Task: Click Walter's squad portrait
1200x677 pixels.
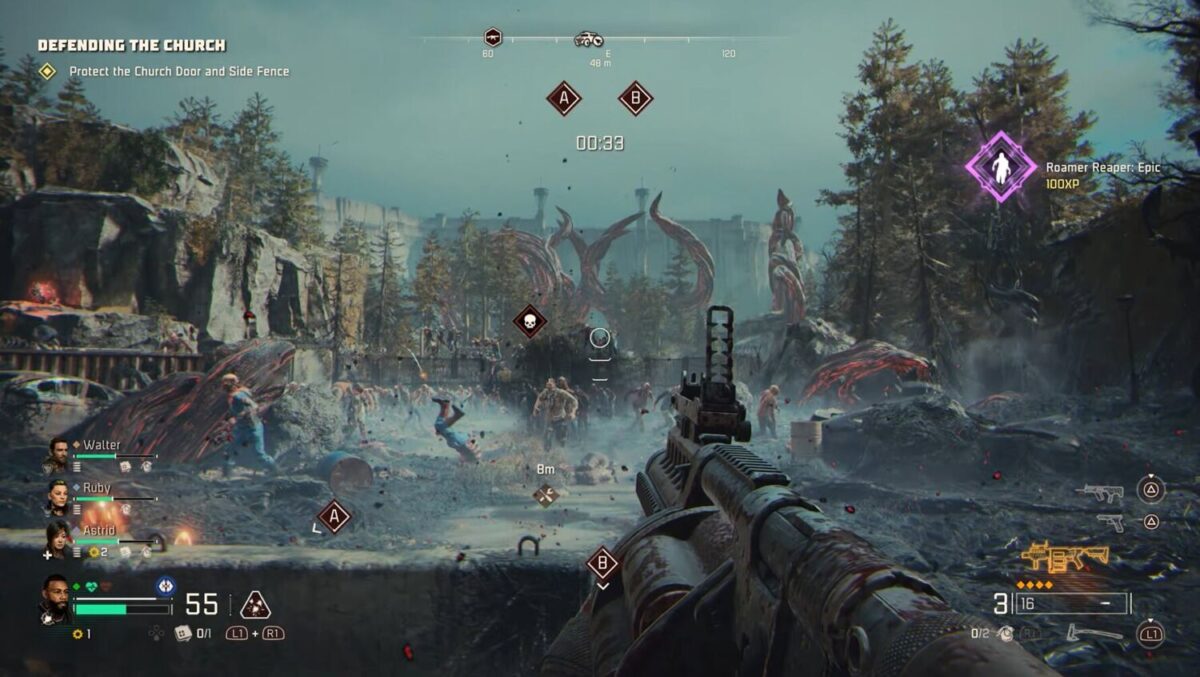Action: 58,455
